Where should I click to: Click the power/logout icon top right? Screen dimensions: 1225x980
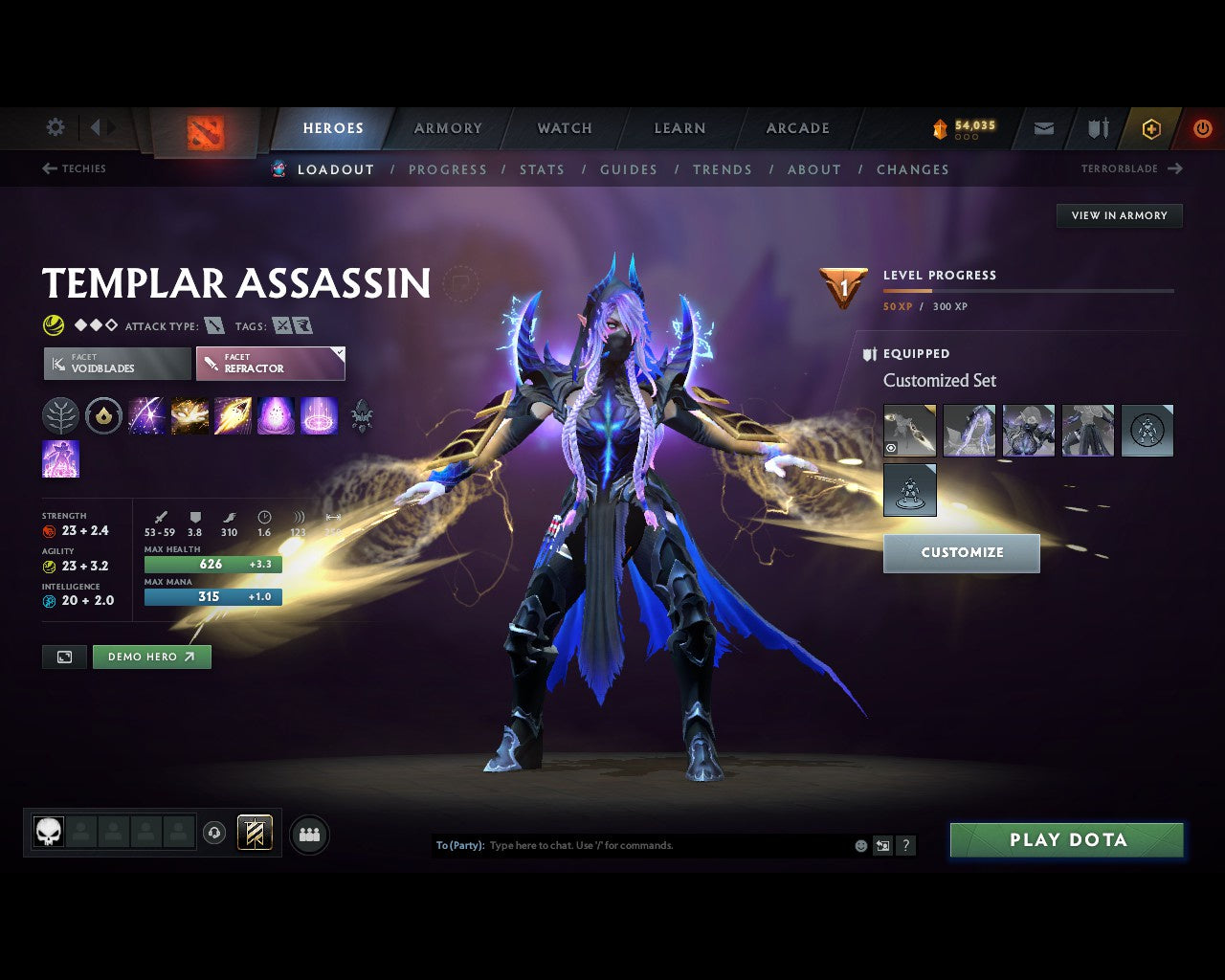pyautogui.click(x=1203, y=127)
